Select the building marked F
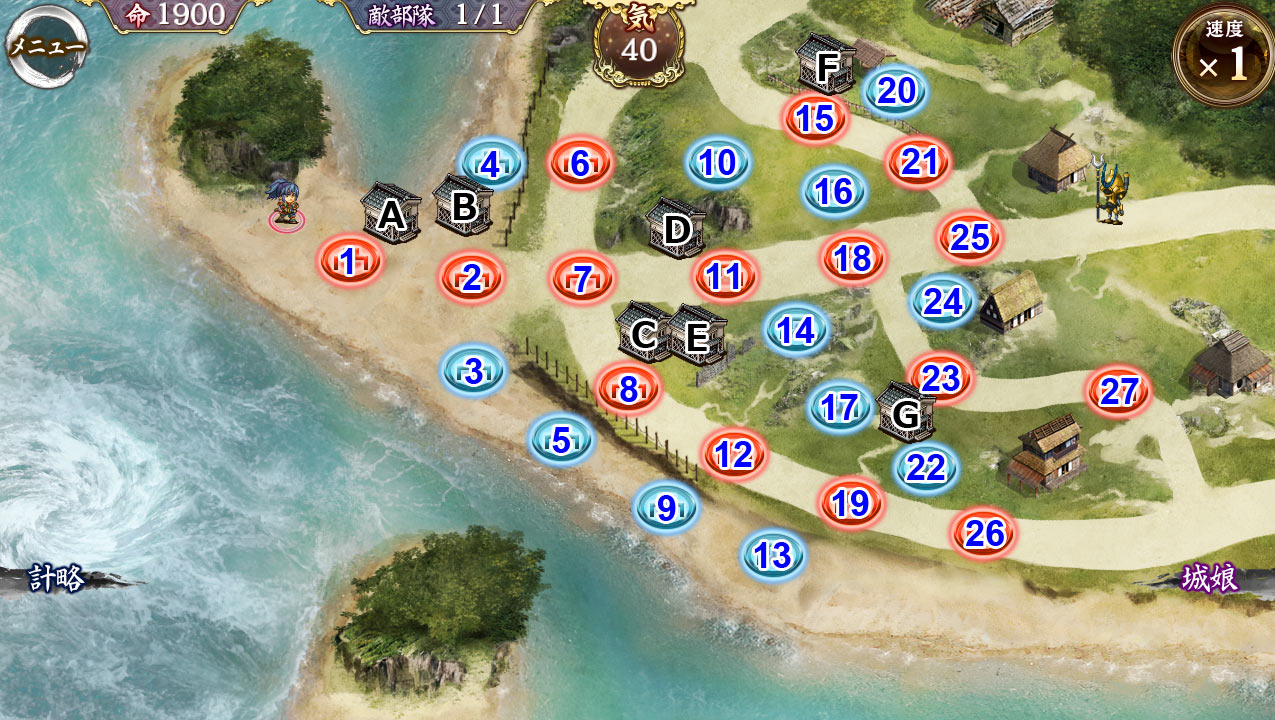 (x=827, y=66)
